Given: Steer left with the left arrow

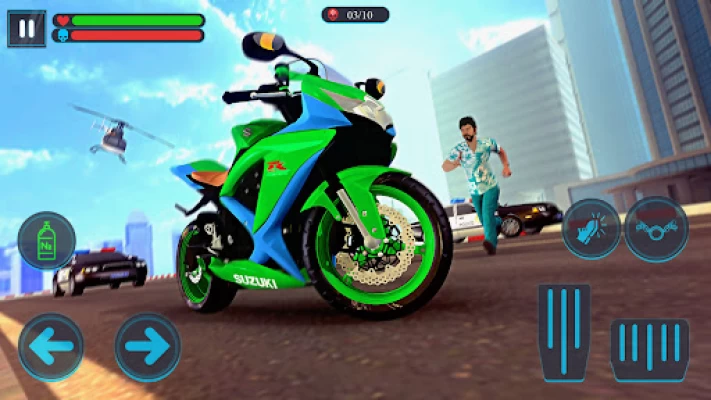Looking at the screenshot, I should pos(51,347).
